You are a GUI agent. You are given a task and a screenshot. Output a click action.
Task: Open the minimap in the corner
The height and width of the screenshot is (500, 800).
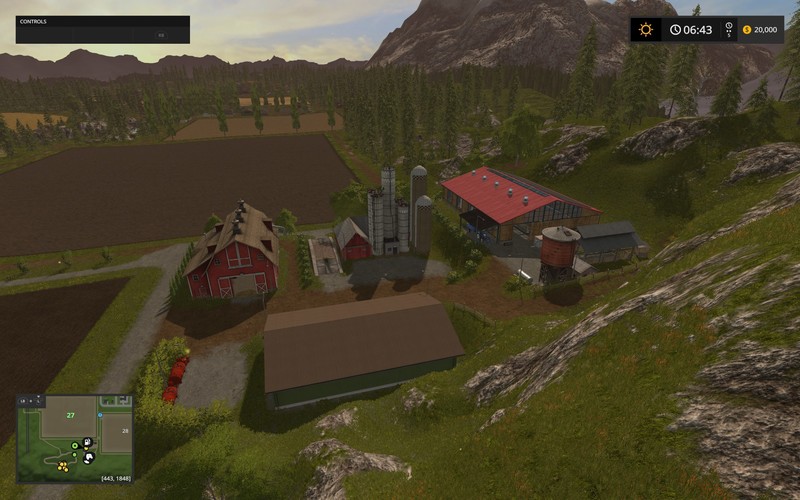coord(75,438)
